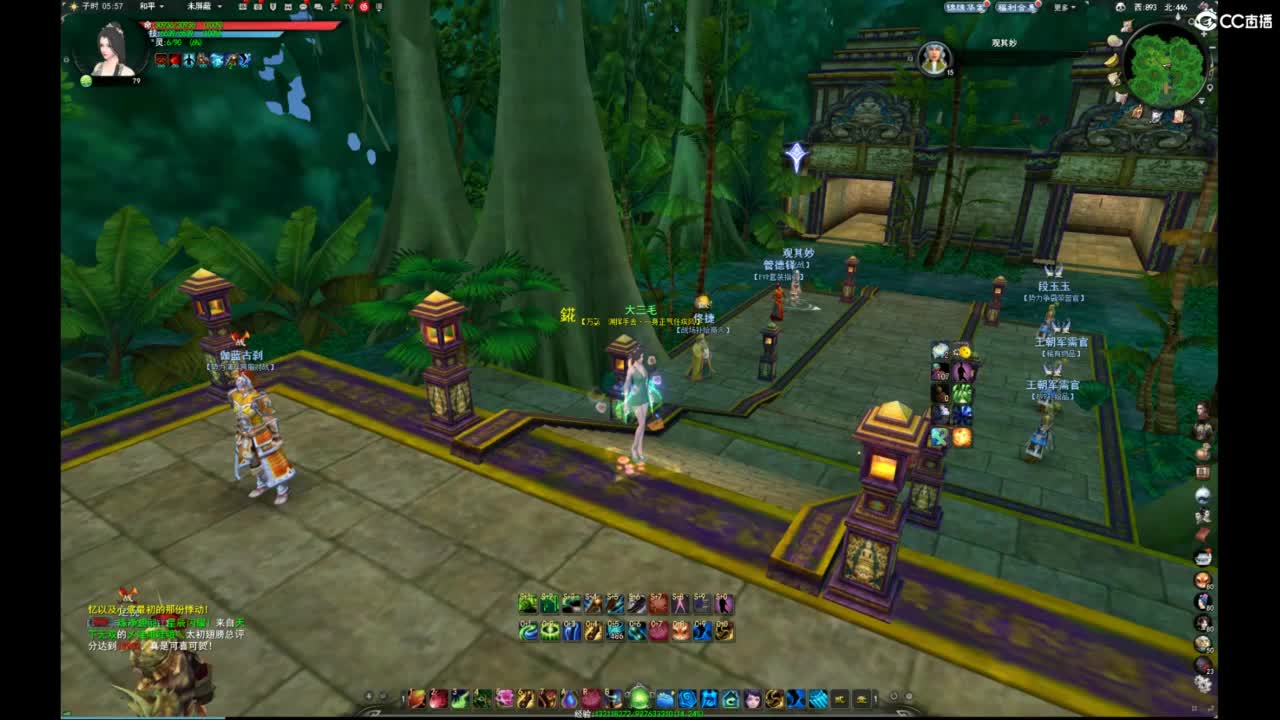This screenshot has width=1280, height=720.
Task: Open the 和平 combat mode dropdown
Action: coord(150,7)
